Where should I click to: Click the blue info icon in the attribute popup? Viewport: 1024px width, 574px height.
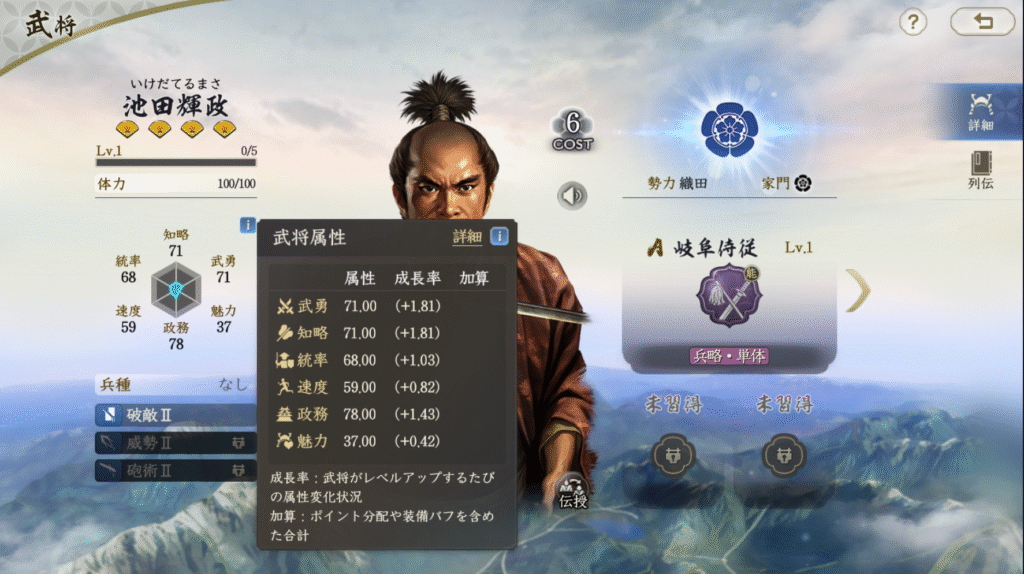click(x=498, y=237)
